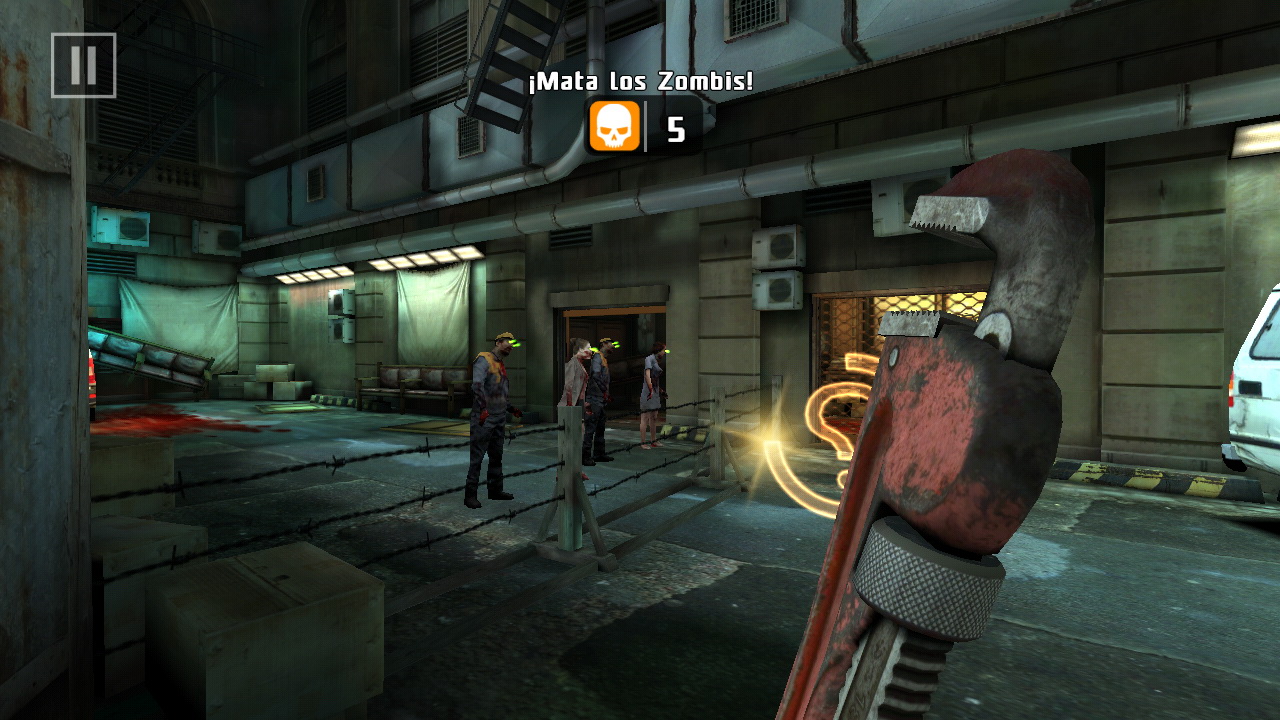Pause the game with the pause button

[84, 66]
